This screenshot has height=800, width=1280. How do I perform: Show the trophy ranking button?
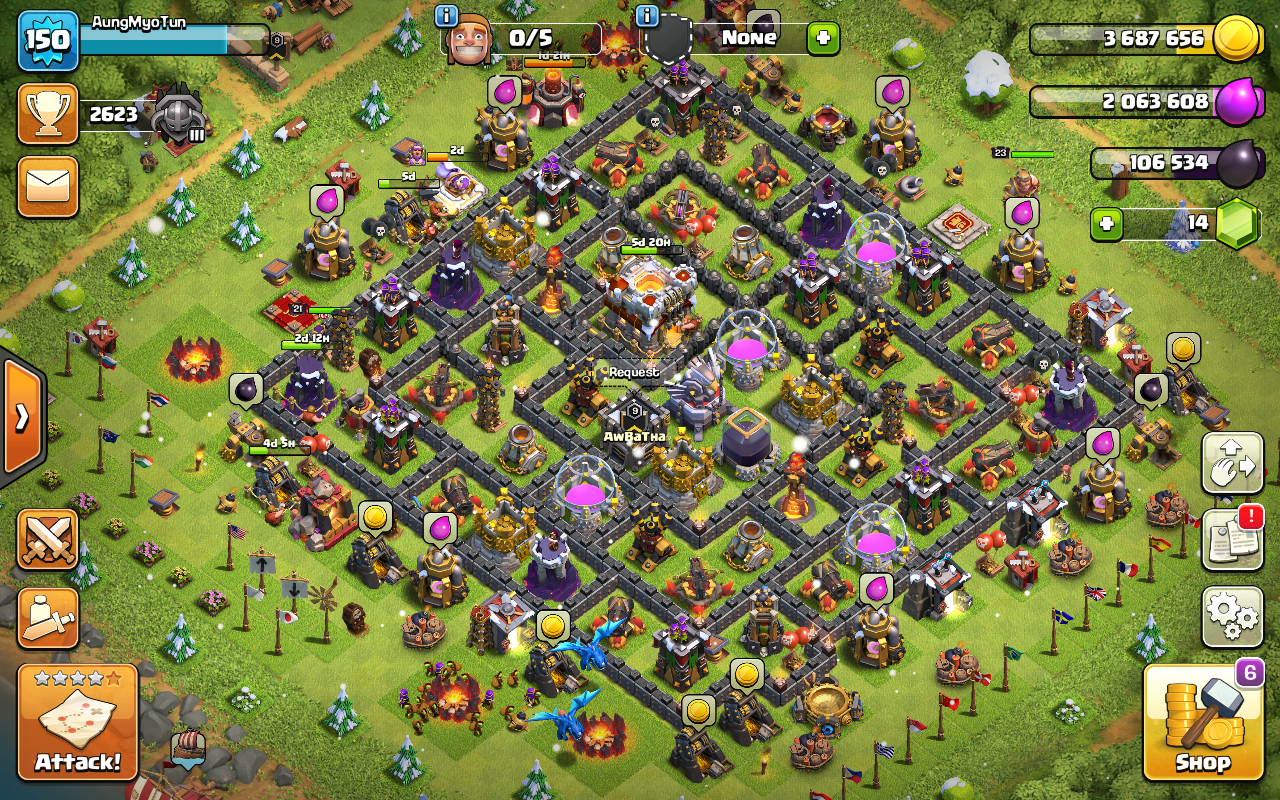[x=47, y=114]
